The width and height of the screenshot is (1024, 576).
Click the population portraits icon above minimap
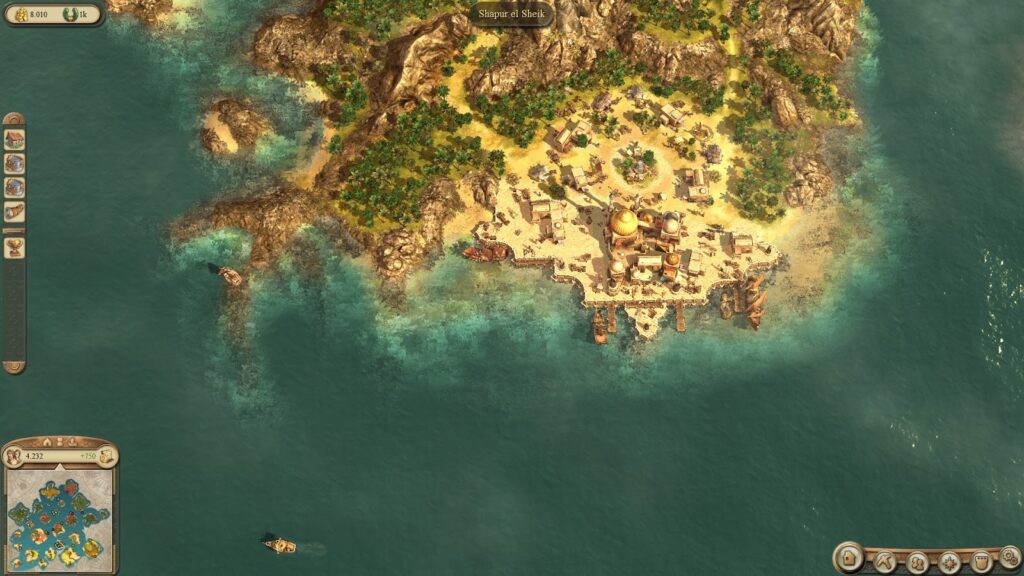point(14,457)
